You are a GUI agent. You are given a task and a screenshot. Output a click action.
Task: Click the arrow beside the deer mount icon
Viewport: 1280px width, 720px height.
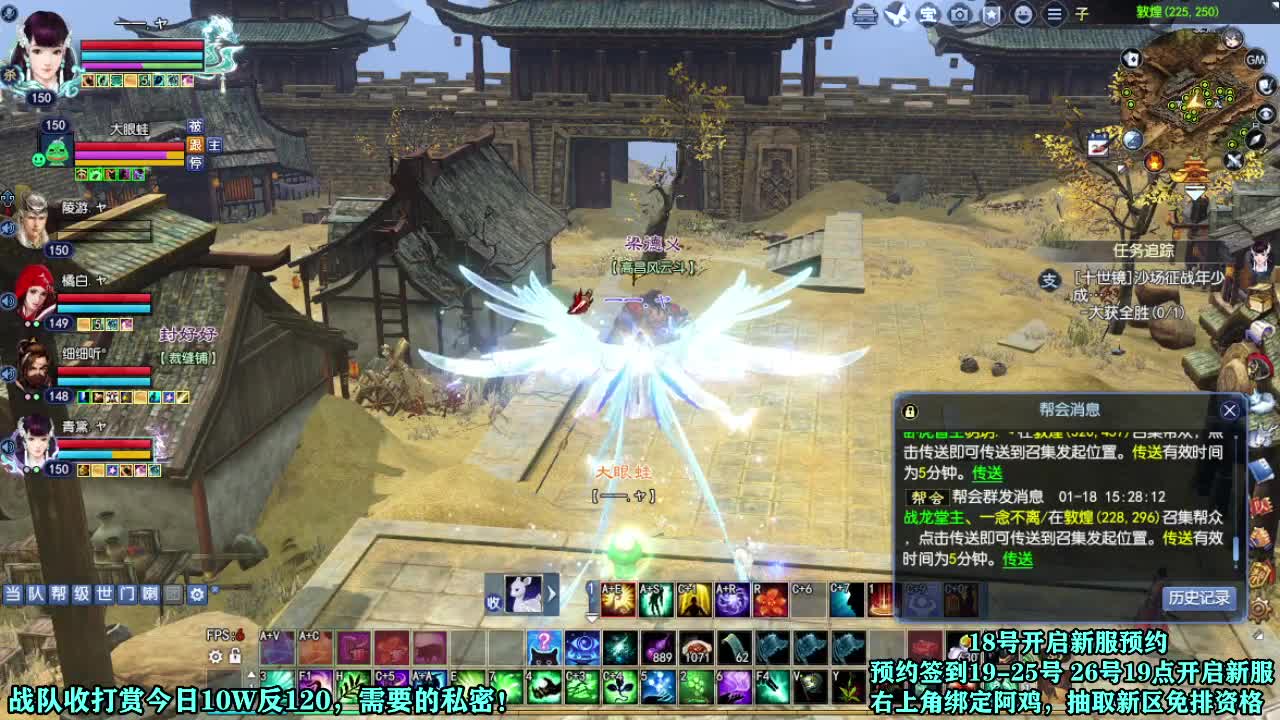[549, 595]
